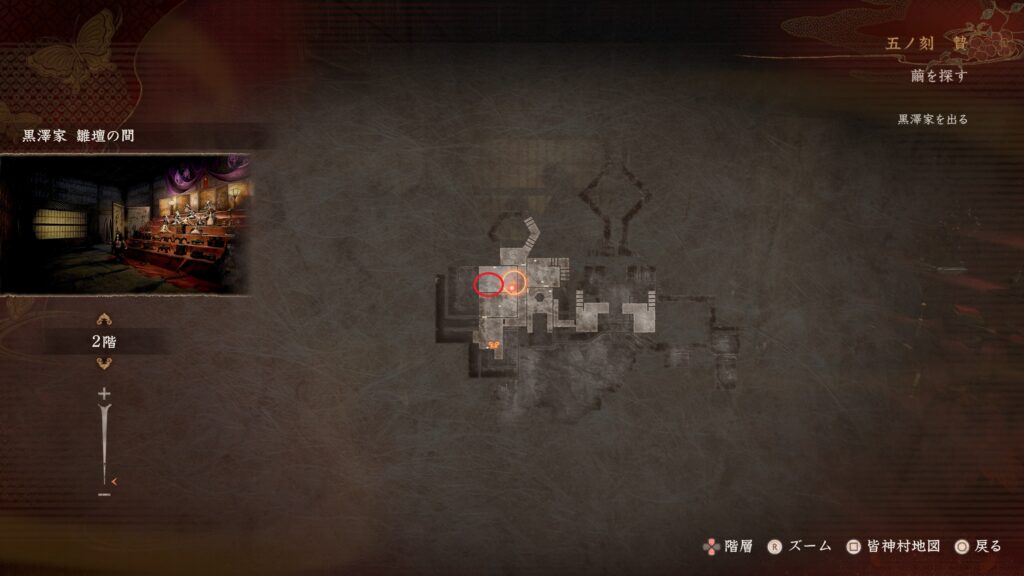The image size is (1024, 576).
Task: Click the orange butterfly marker on the map
Action: pyautogui.click(x=494, y=345)
